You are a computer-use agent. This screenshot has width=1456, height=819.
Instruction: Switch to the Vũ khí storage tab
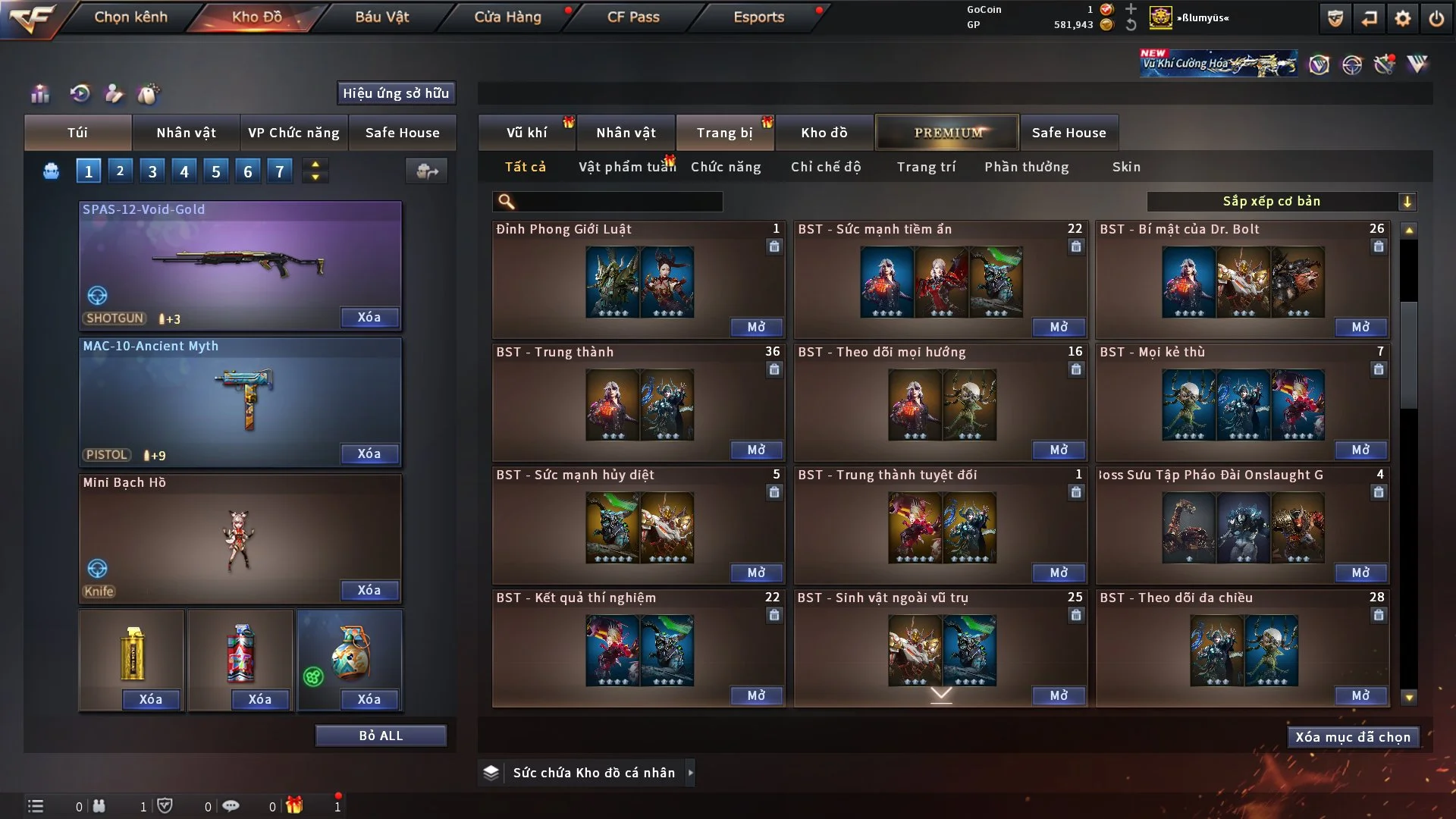tap(526, 133)
